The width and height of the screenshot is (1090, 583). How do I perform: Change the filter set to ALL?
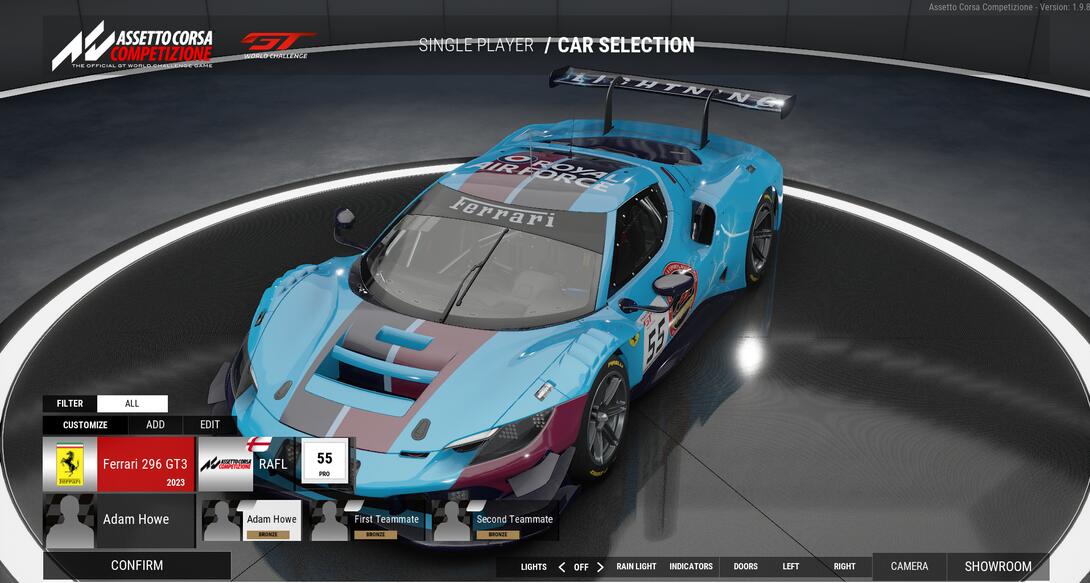tap(132, 404)
